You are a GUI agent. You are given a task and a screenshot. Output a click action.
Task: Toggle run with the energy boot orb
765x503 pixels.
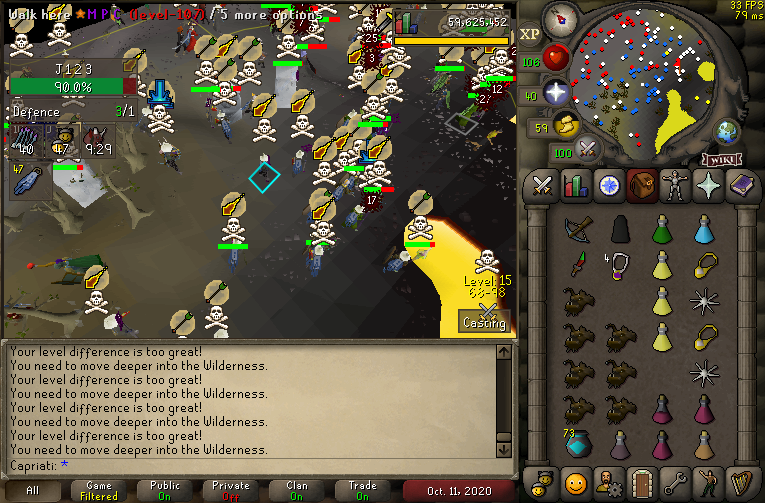click(x=568, y=126)
